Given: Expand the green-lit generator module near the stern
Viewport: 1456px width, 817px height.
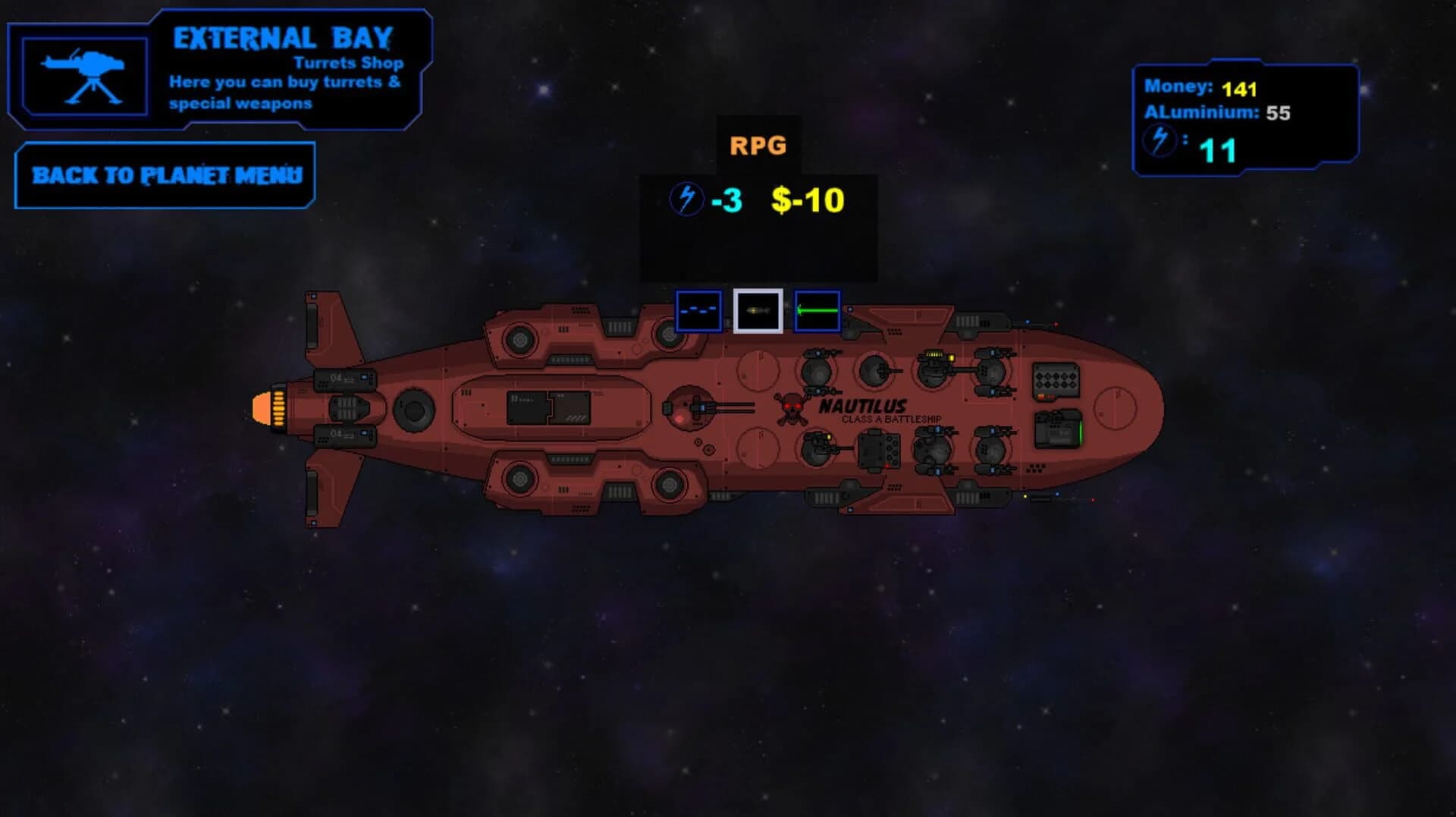Looking at the screenshot, I should click(1058, 429).
